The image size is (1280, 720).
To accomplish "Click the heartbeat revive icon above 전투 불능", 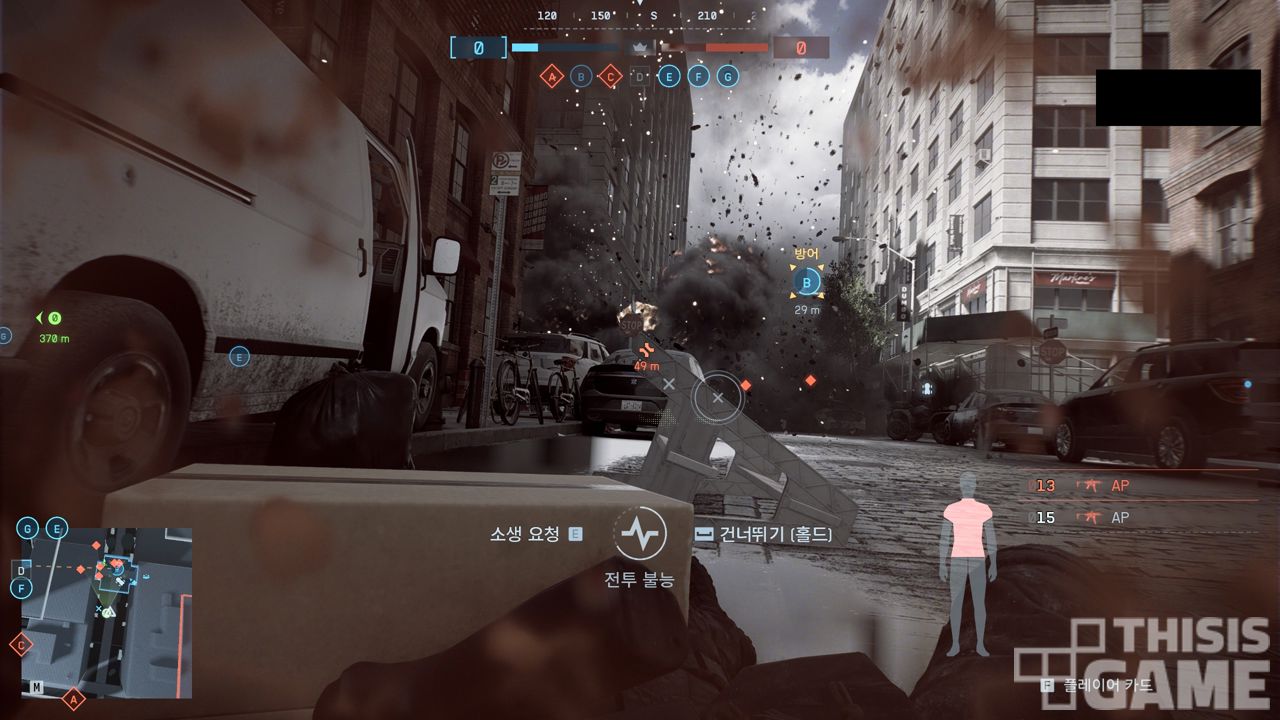I will (x=638, y=534).
